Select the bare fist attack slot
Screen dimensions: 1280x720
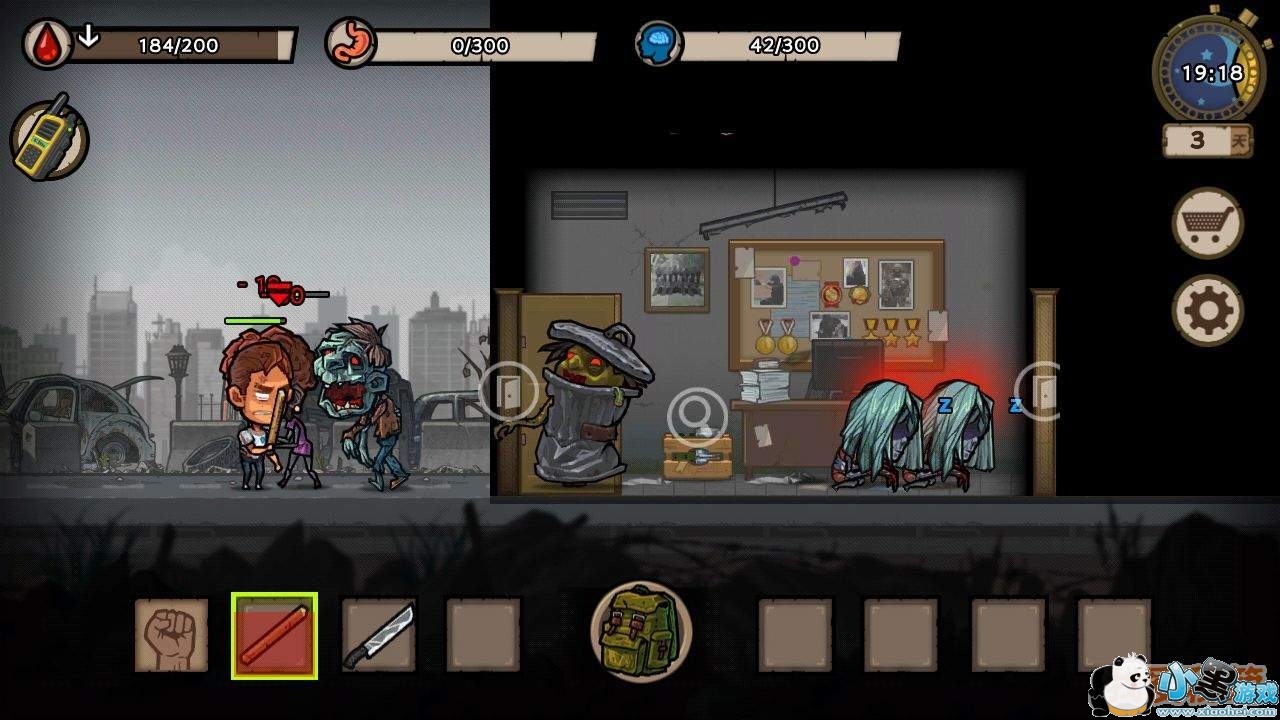point(172,635)
